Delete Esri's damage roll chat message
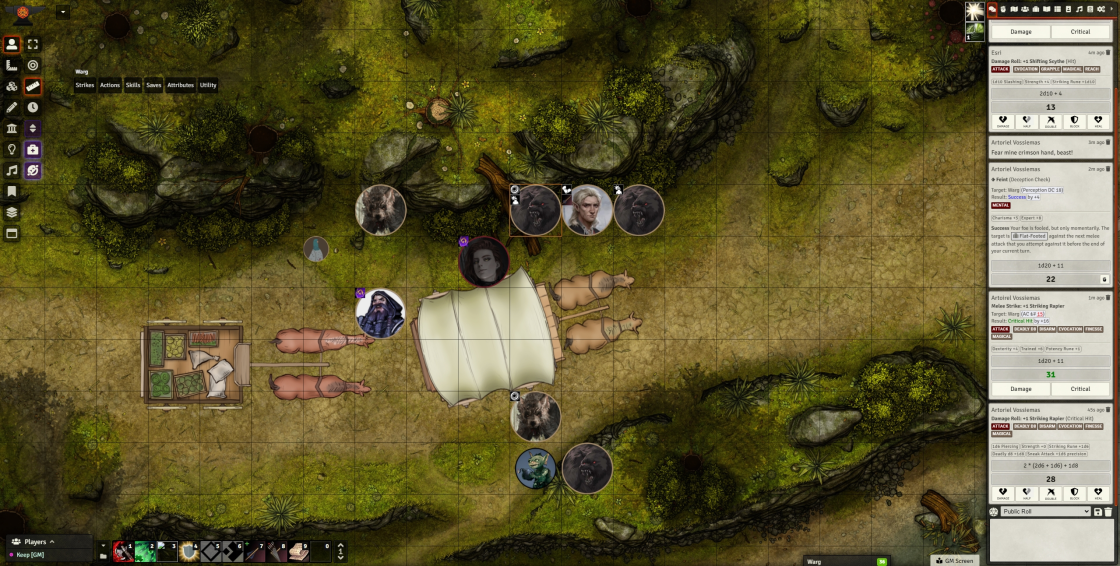Image resolution: width=1120 pixels, height=566 pixels. (1108, 52)
